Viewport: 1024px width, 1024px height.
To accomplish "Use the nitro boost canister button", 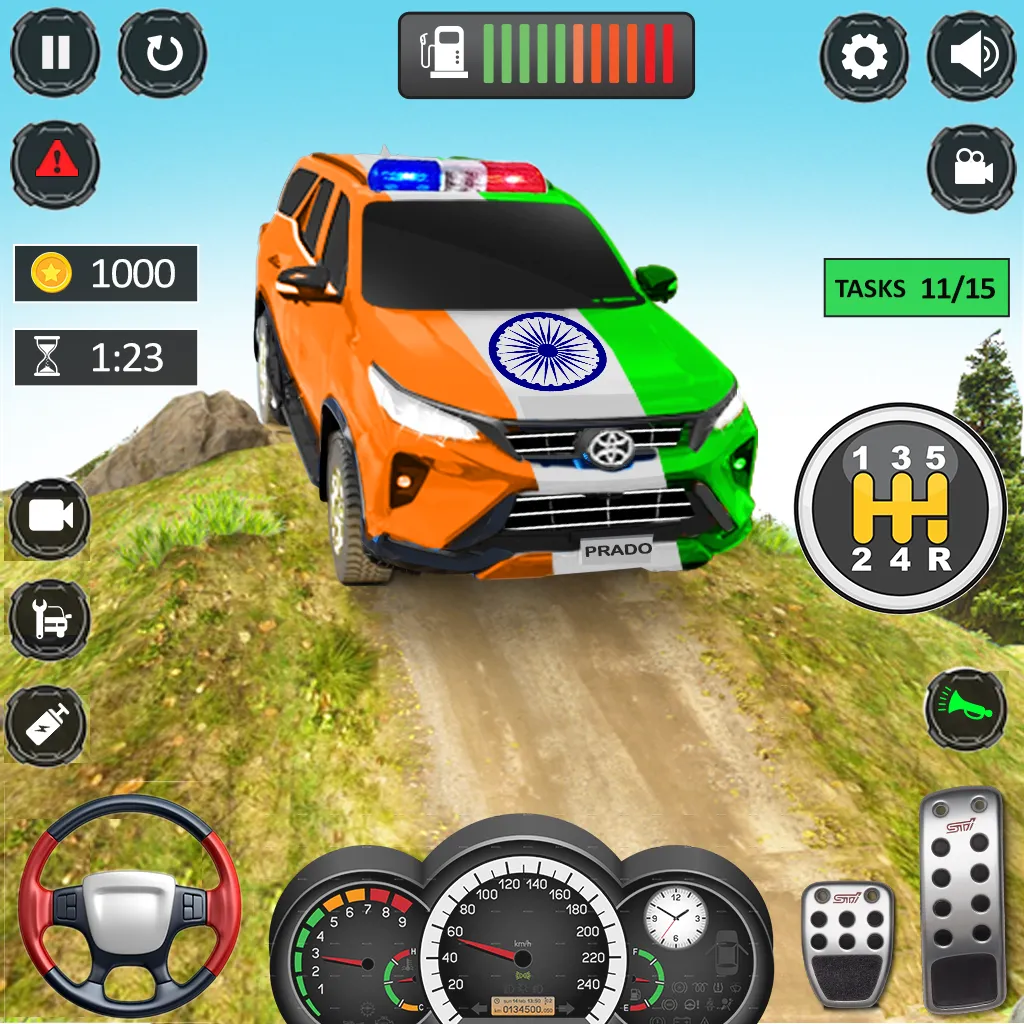I will click(46, 725).
